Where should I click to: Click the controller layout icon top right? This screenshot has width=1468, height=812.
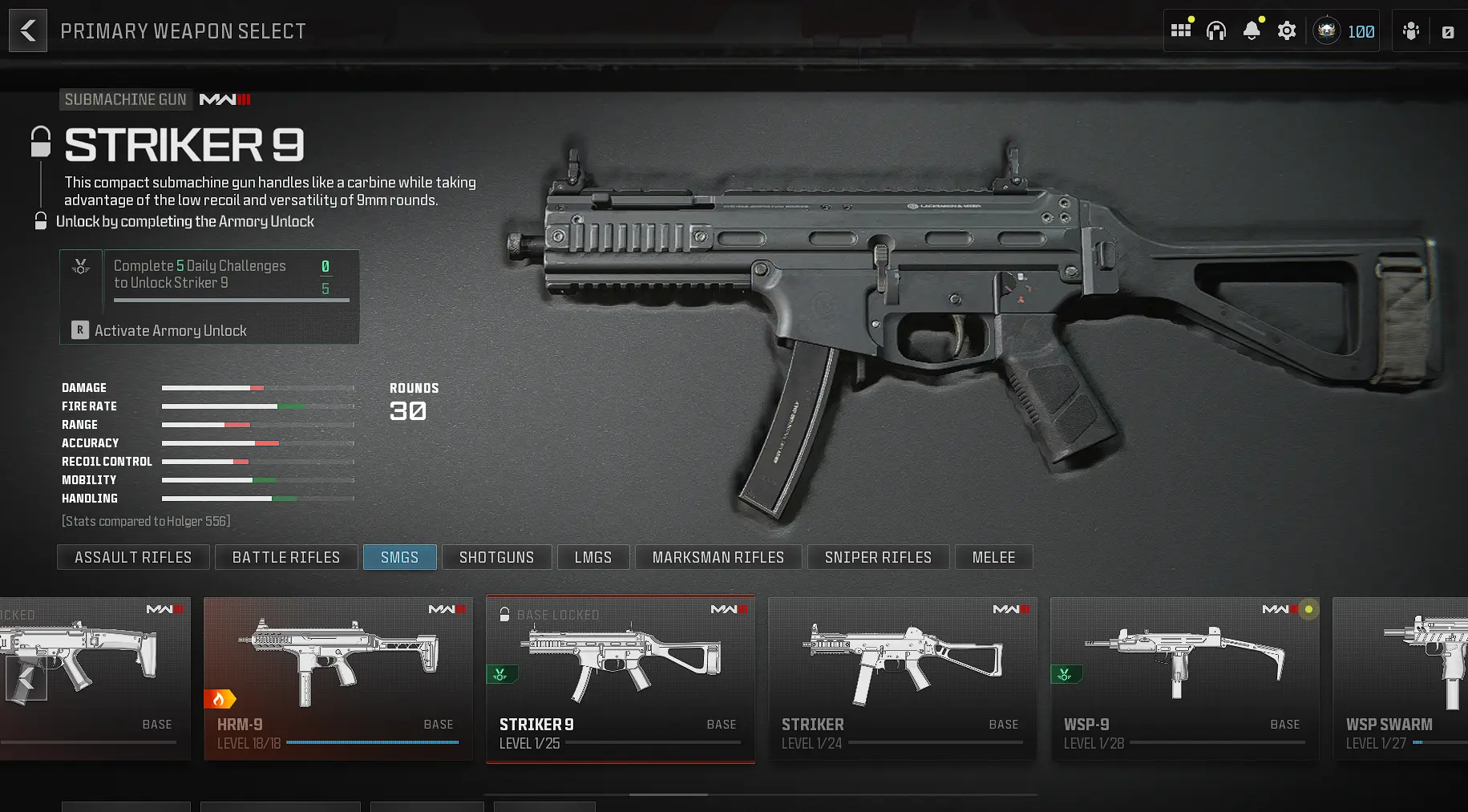tap(1447, 30)
